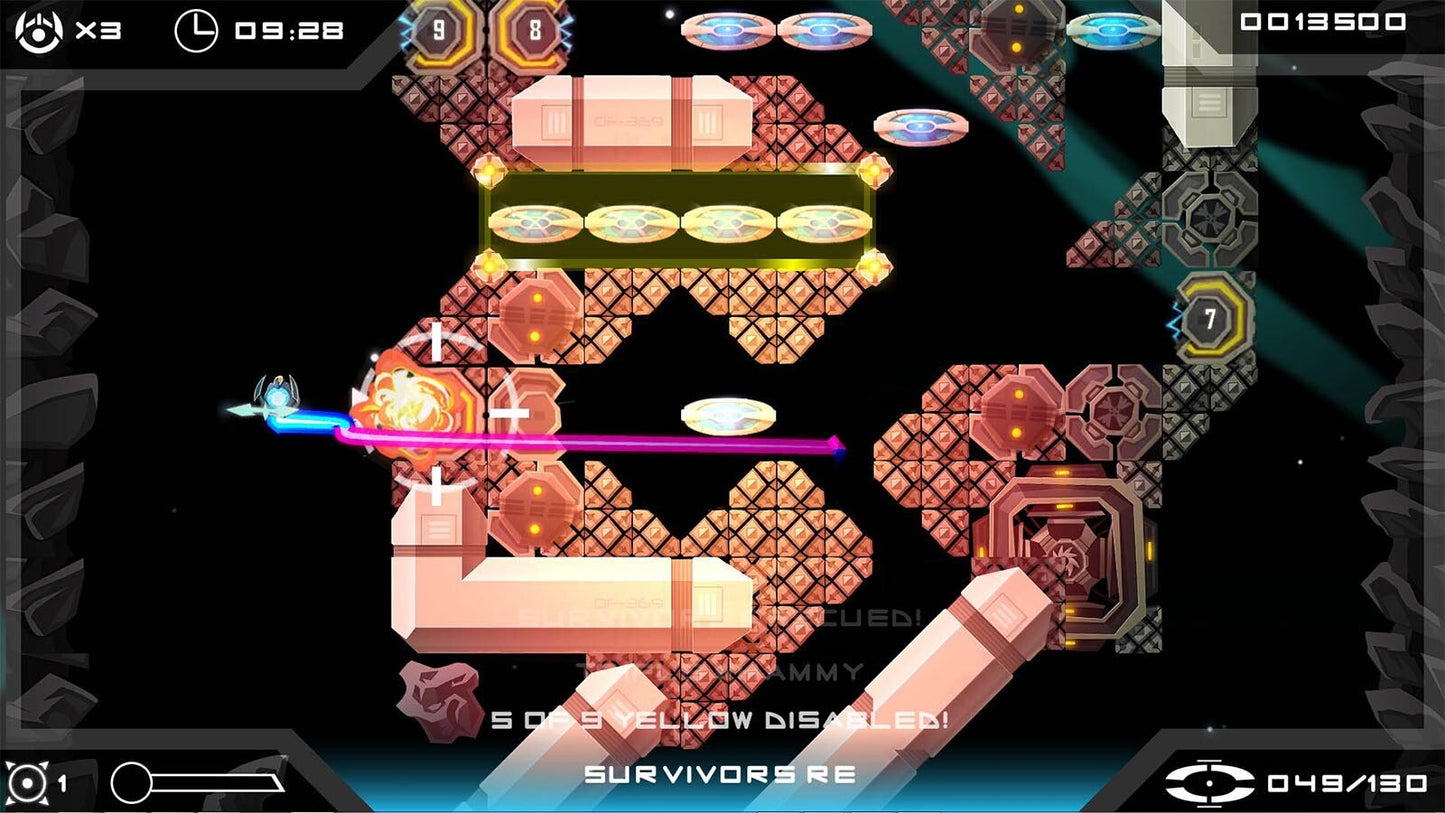Toggle the glowing saucer near top center
This screenshot has width=1445, height=813.
coord(918,124)
